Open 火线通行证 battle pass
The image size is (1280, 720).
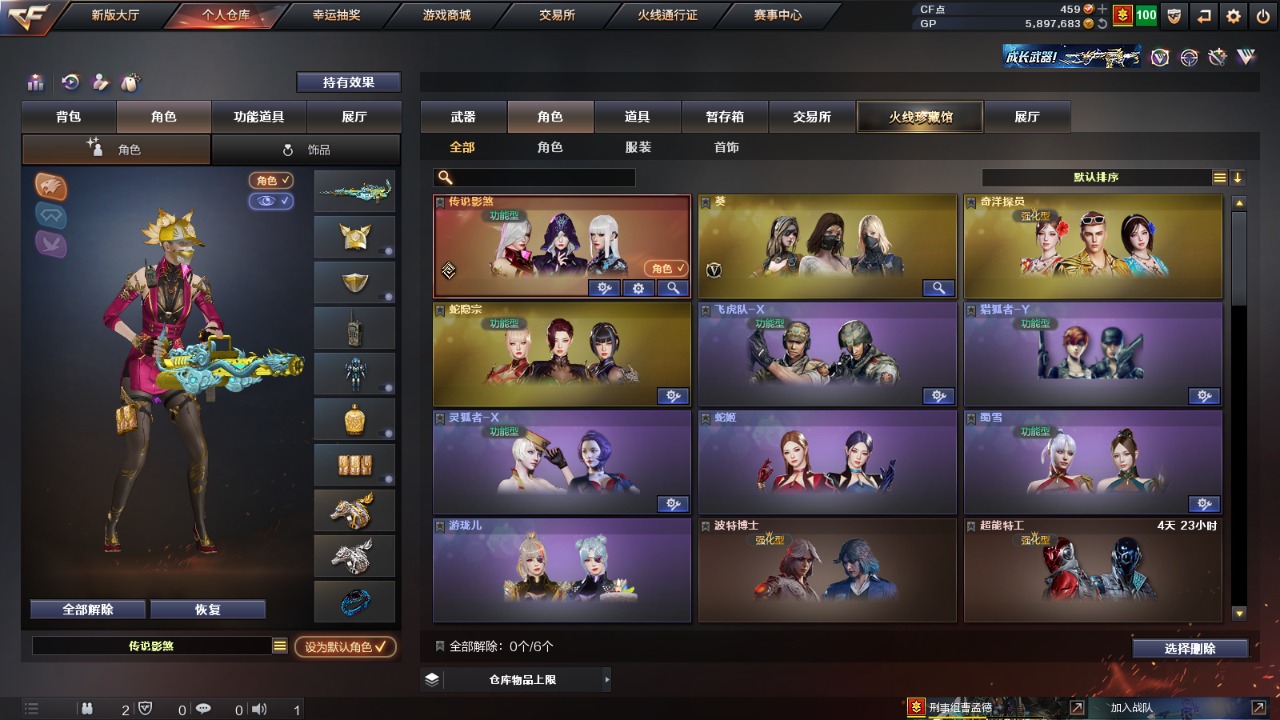667,15
